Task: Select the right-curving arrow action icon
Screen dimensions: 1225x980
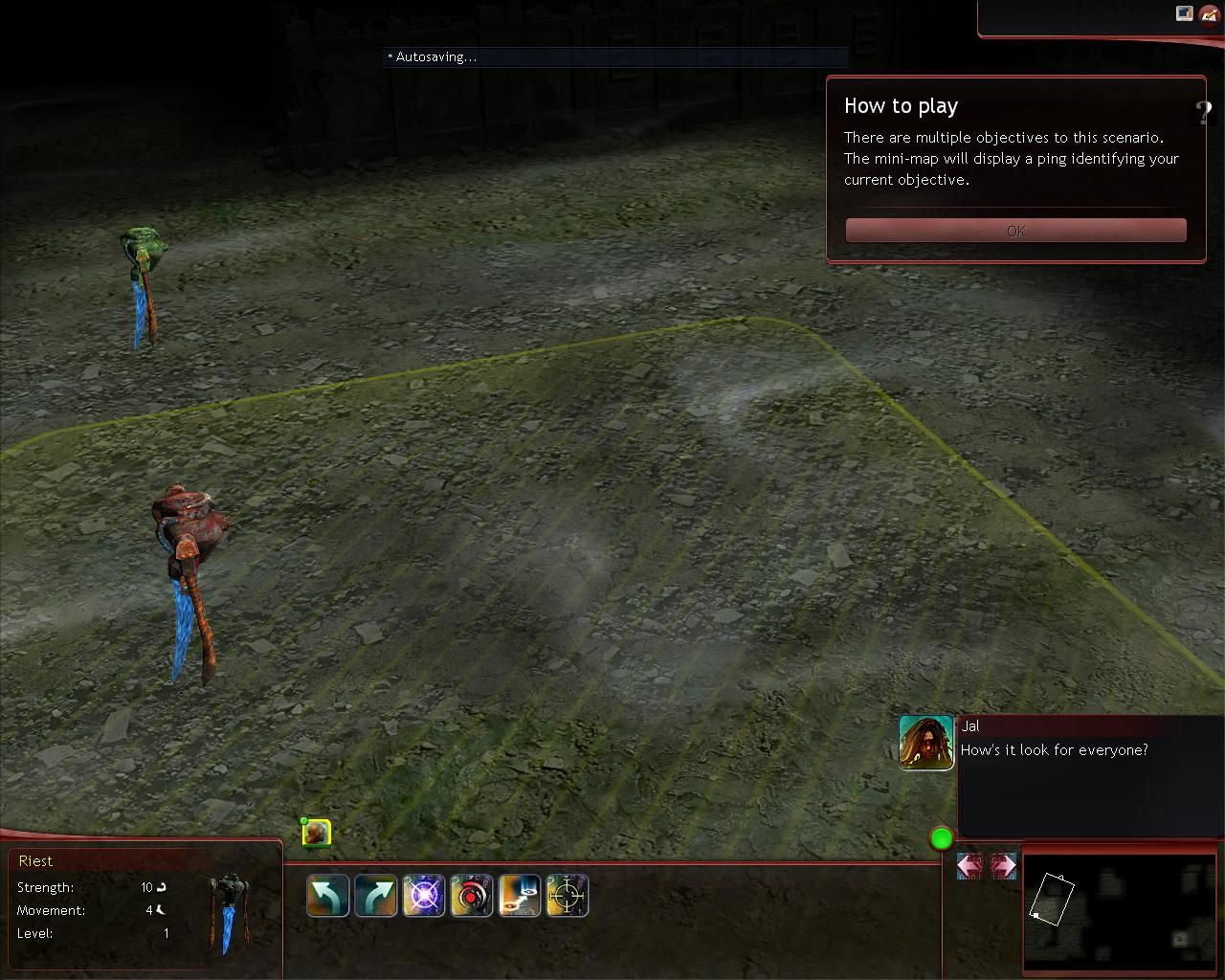Action: [376, 897]
